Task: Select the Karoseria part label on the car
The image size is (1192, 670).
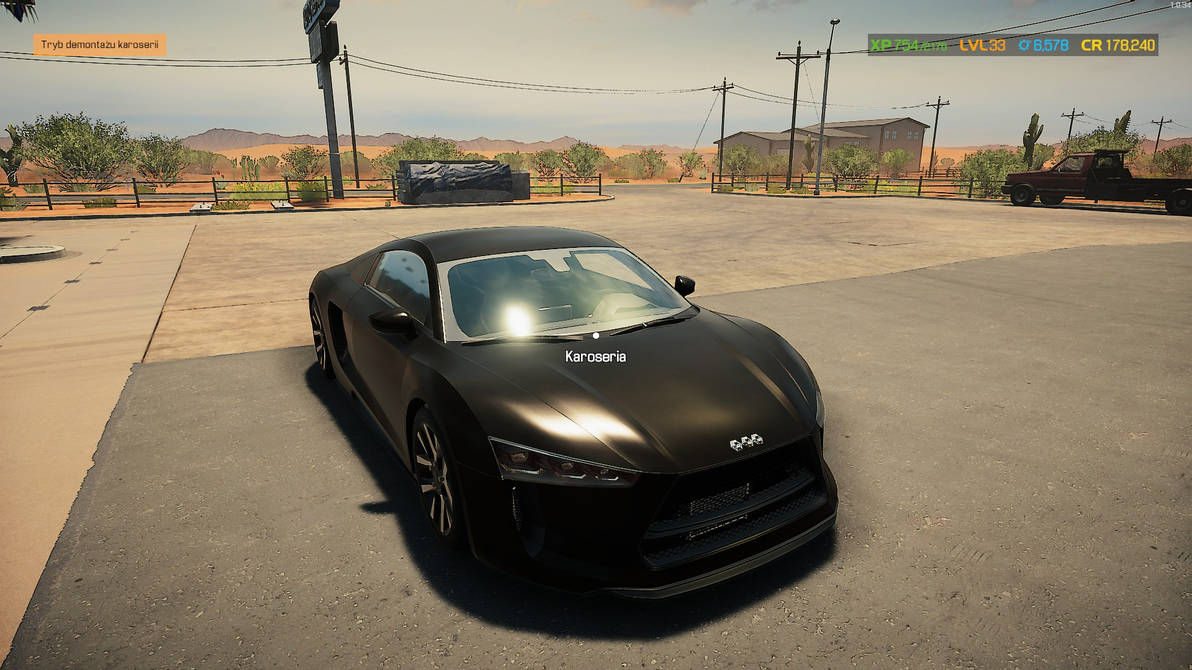Action: pos(595,356)
